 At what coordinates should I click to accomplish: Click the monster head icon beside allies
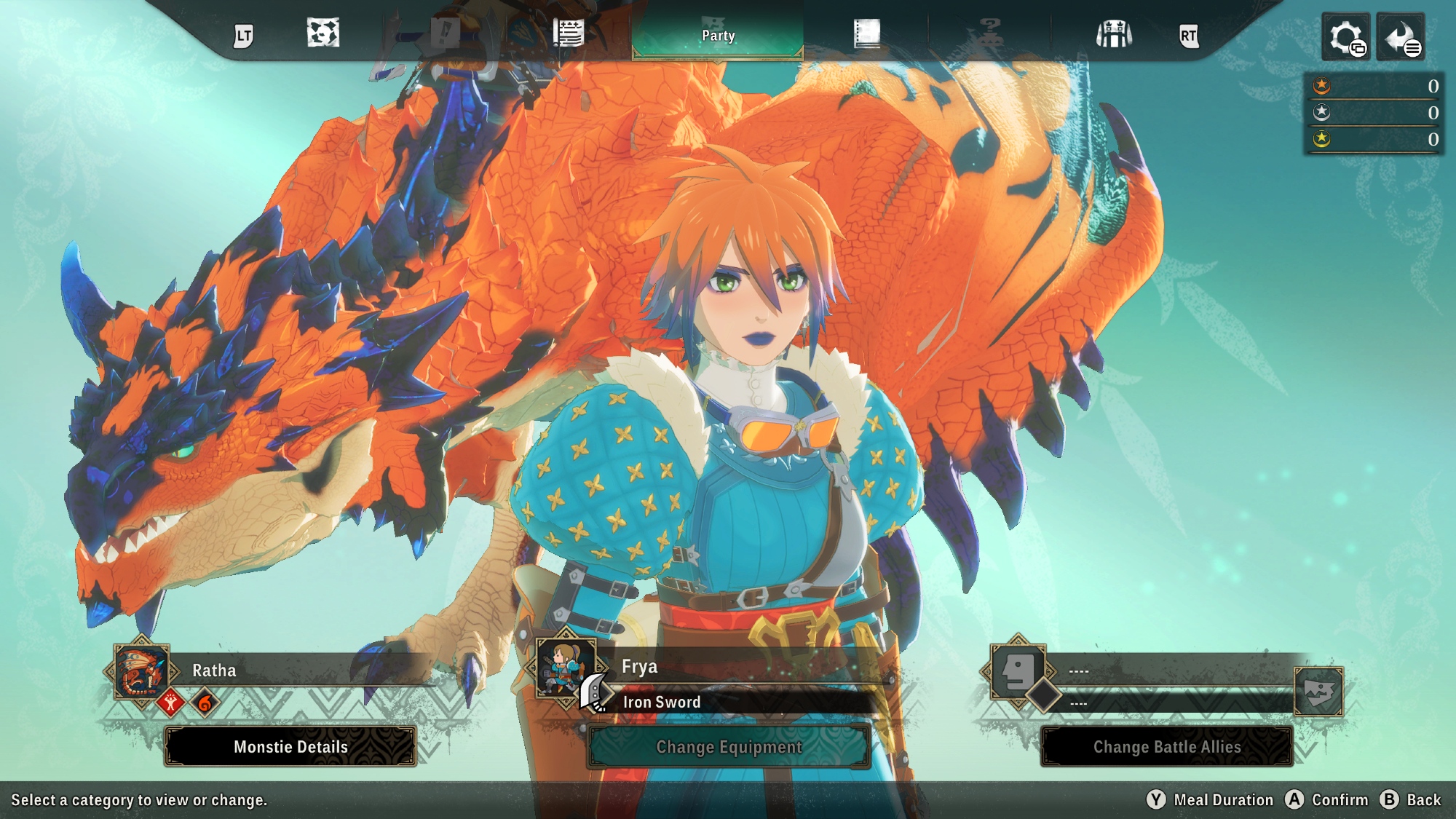(1318, 691)
